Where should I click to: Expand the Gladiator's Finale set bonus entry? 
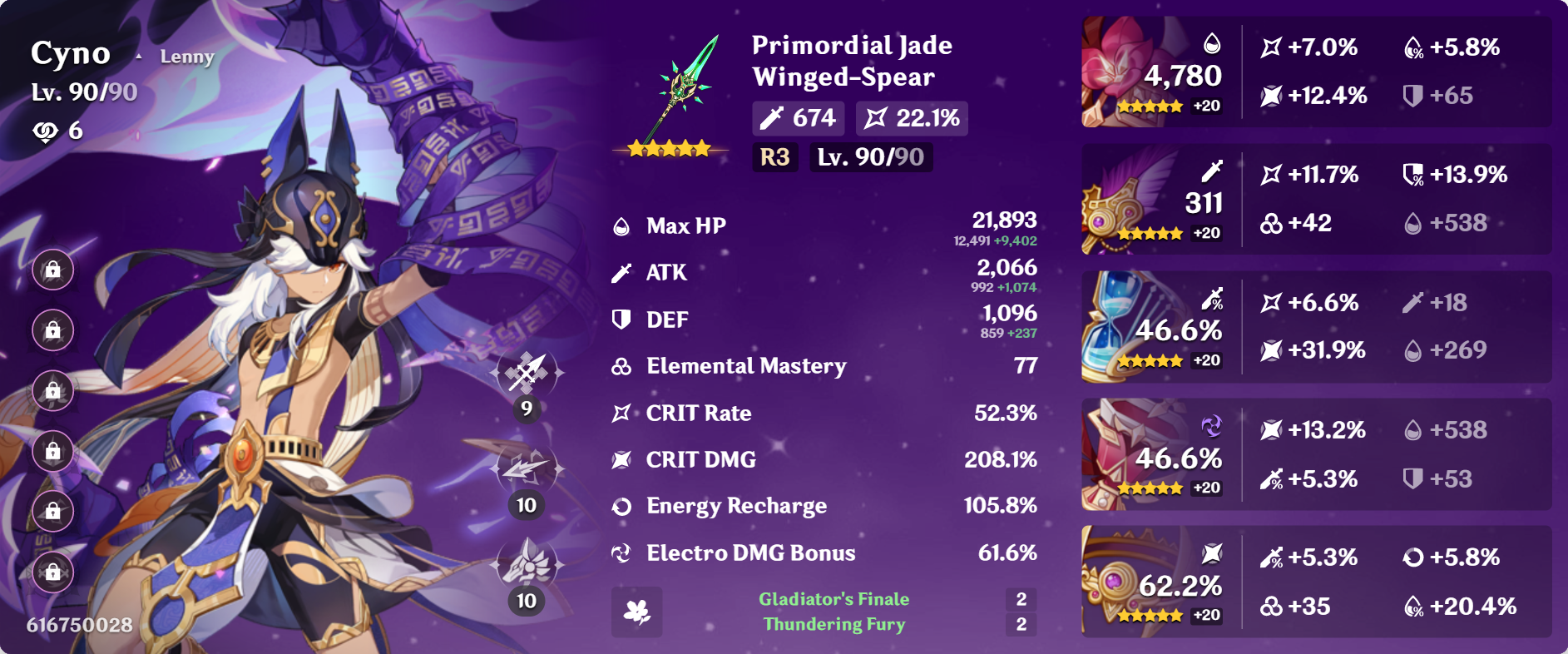(x=833, y=597)
